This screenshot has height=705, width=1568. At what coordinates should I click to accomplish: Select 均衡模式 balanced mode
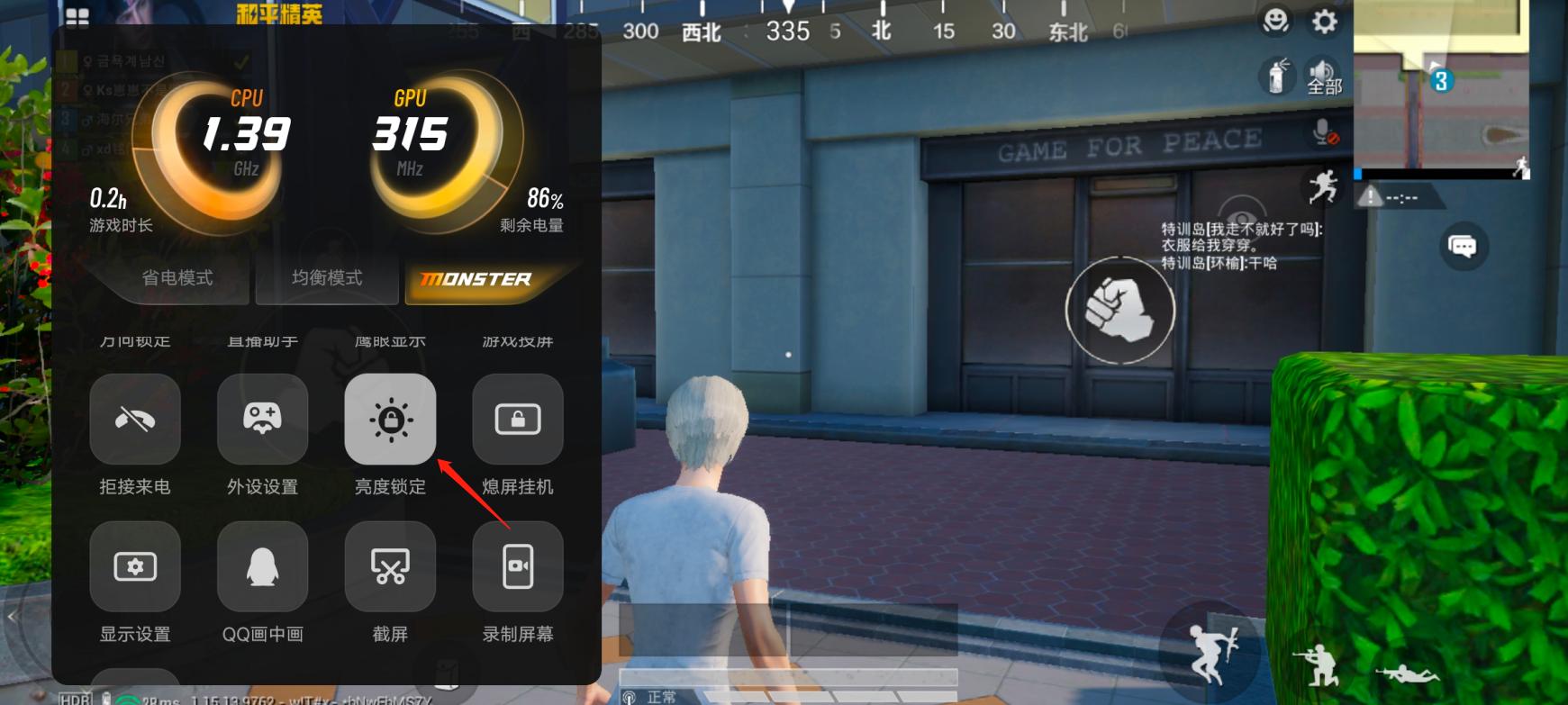point(327,278)
